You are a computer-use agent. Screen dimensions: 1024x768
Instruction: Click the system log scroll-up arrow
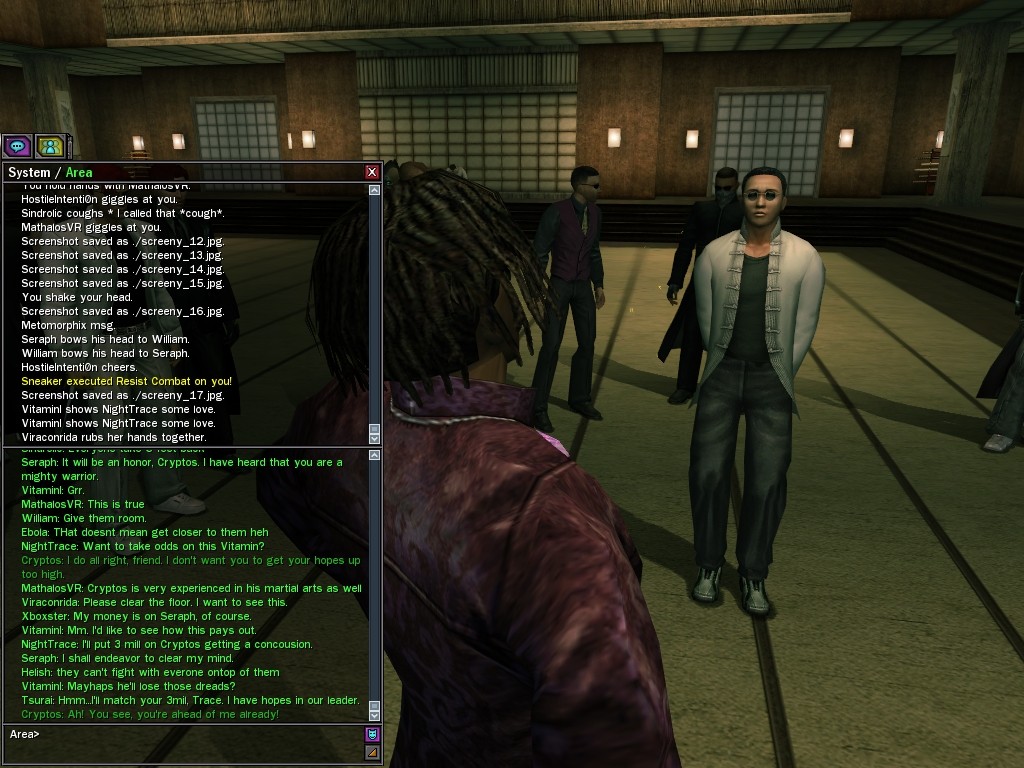(374, 189)
